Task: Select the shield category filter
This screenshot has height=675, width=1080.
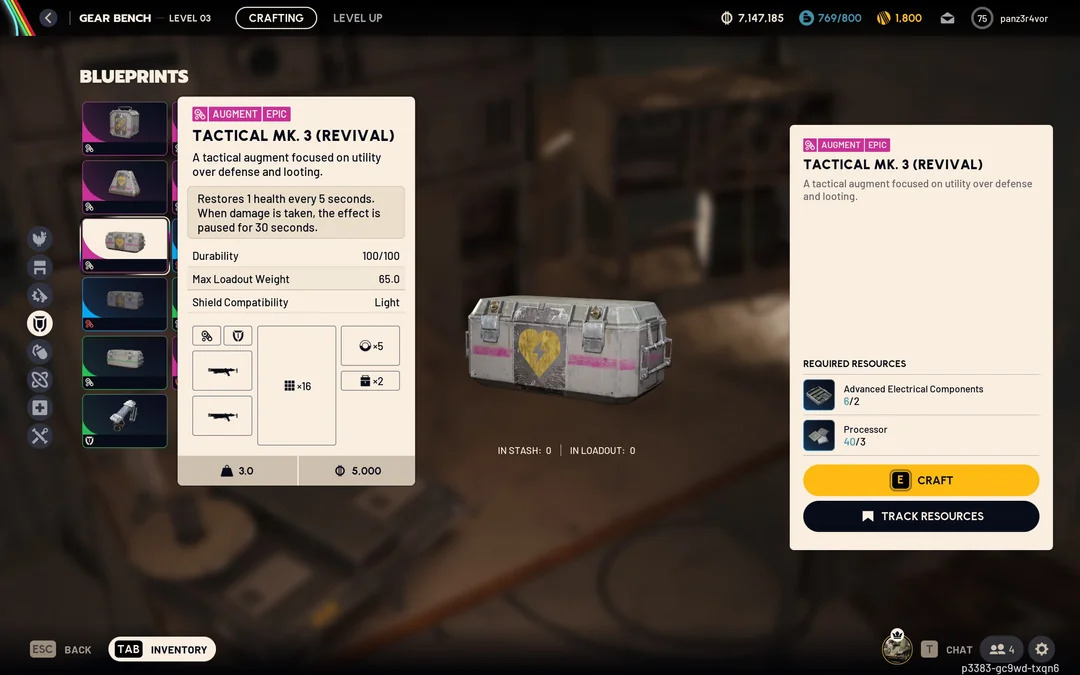Action: (x=40, y=323)
